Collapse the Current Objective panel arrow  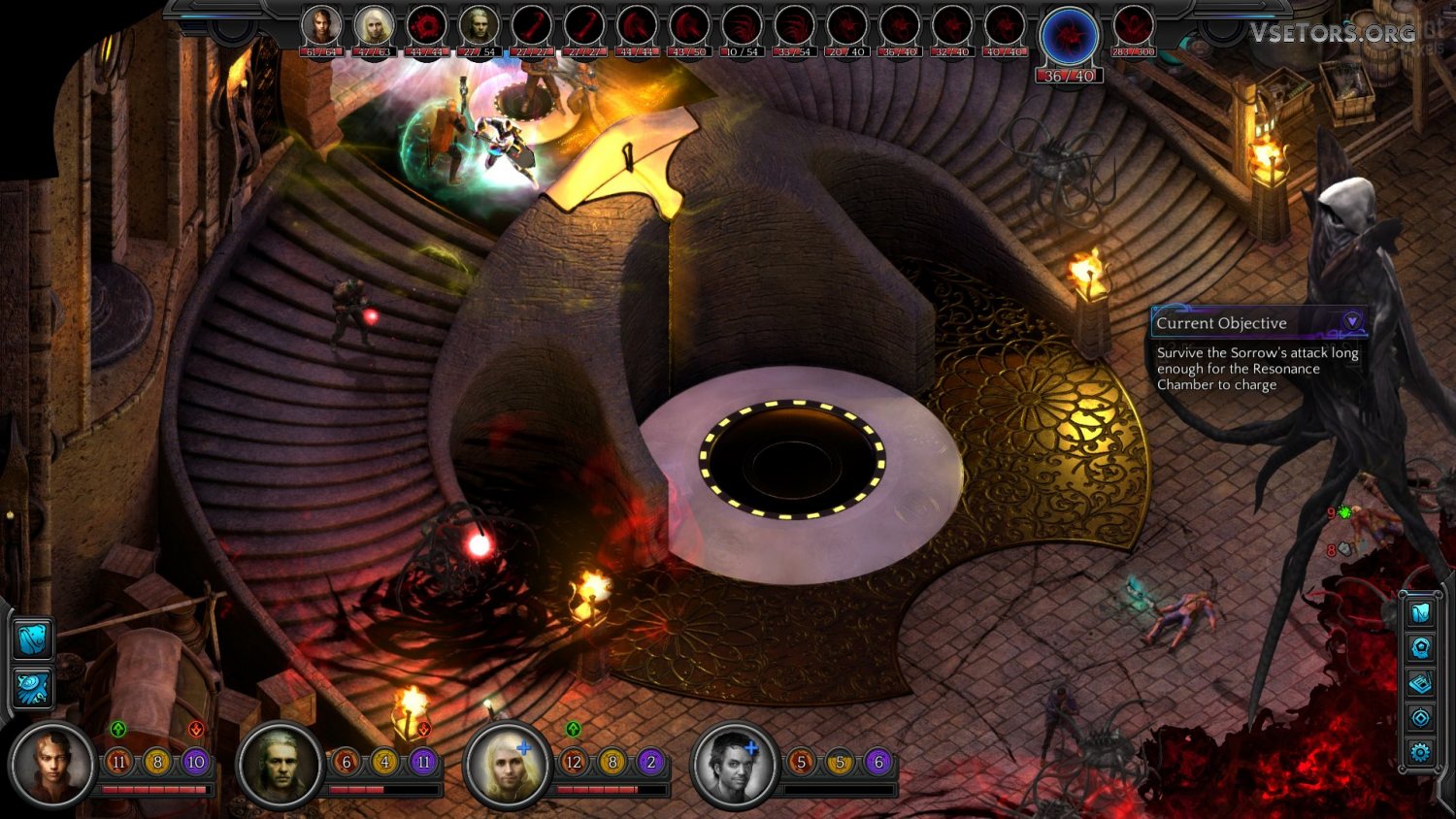point(1351,320)
